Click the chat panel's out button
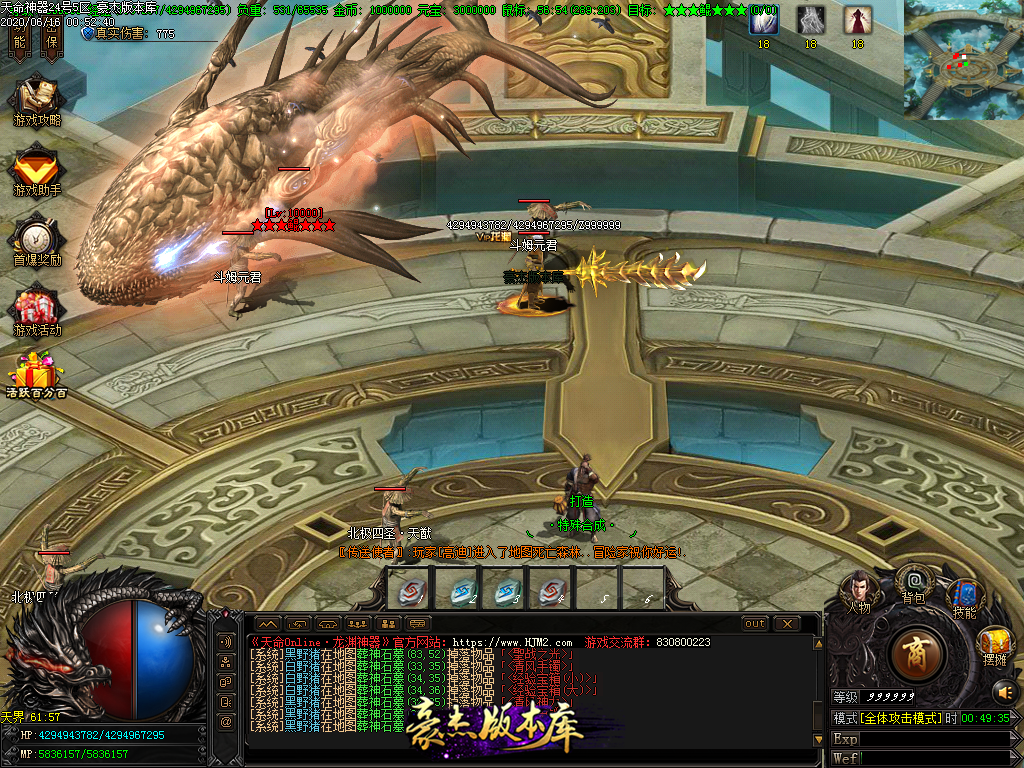Screen dimensions: 1024x768 point(755,624)
